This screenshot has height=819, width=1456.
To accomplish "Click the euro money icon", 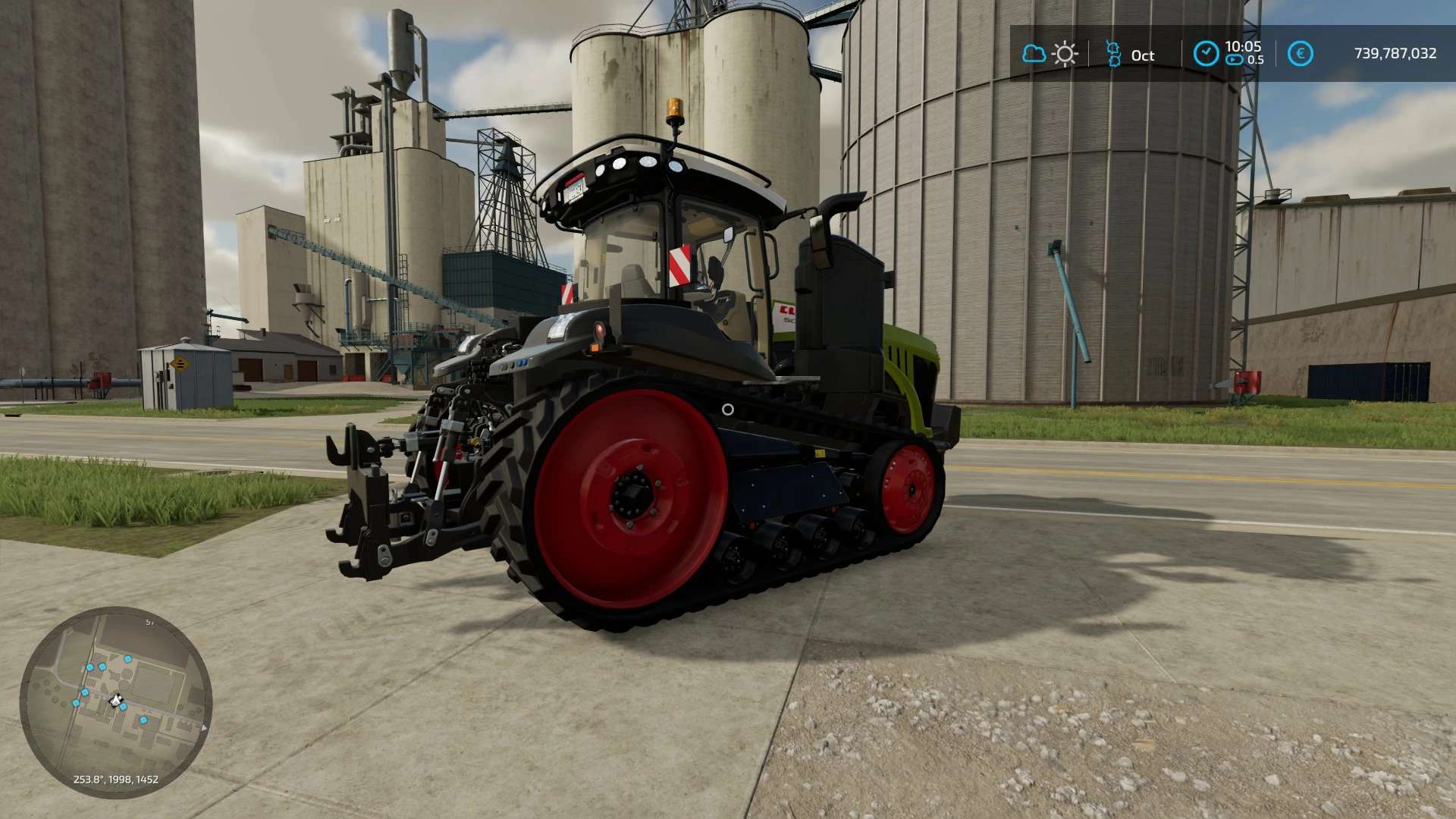I will coord(1300,54).
